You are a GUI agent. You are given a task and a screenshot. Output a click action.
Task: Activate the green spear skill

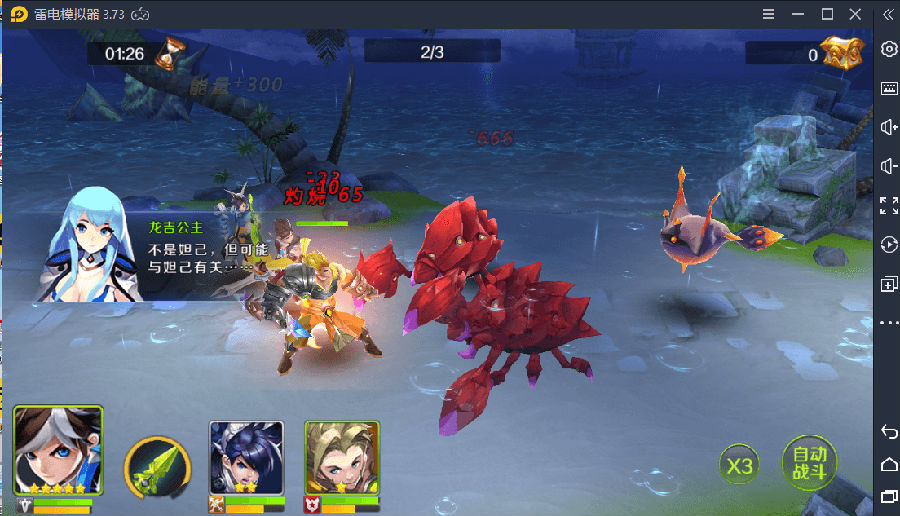[155, 467]
